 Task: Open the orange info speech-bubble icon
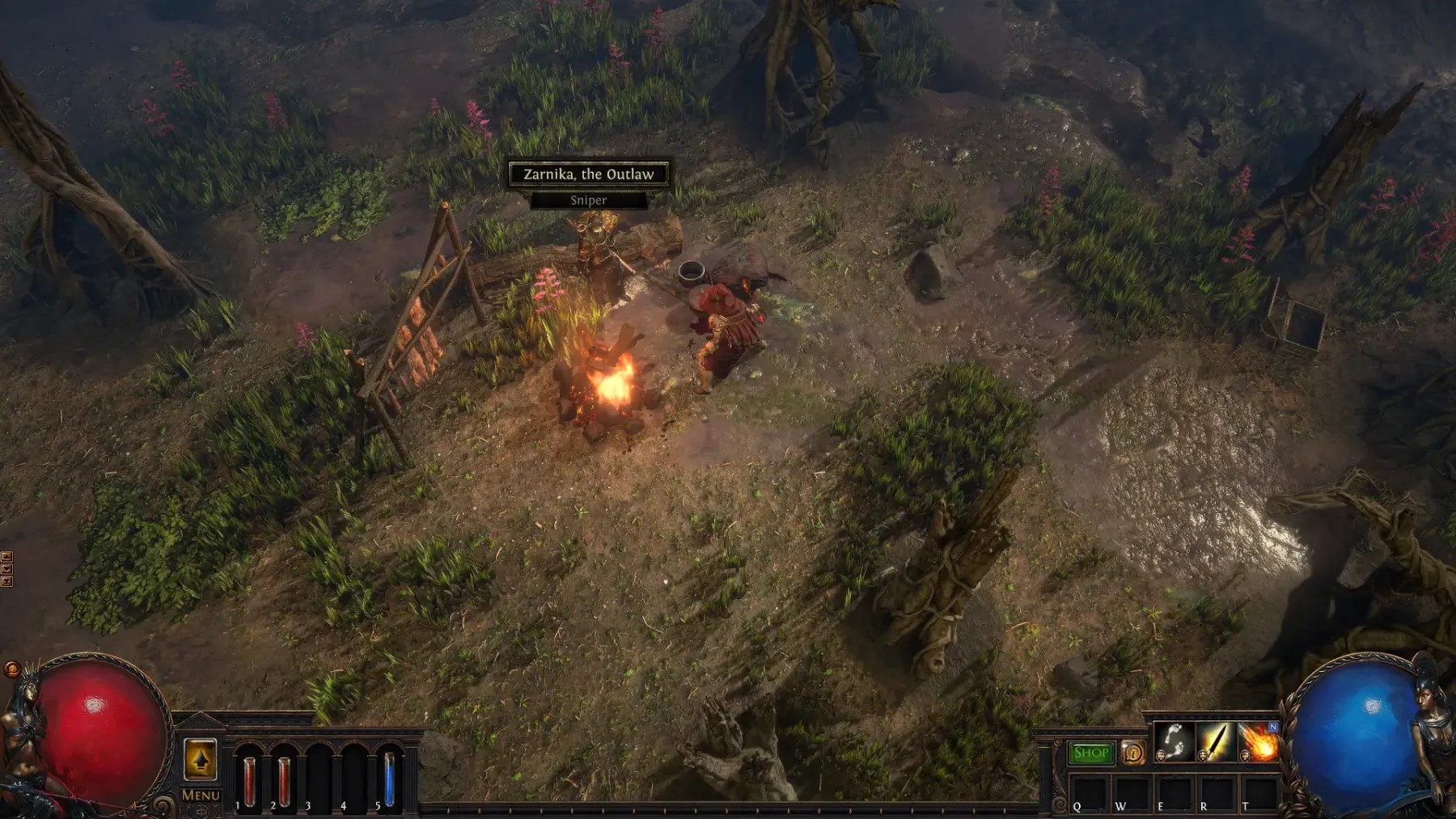(x=1133, y=753)
